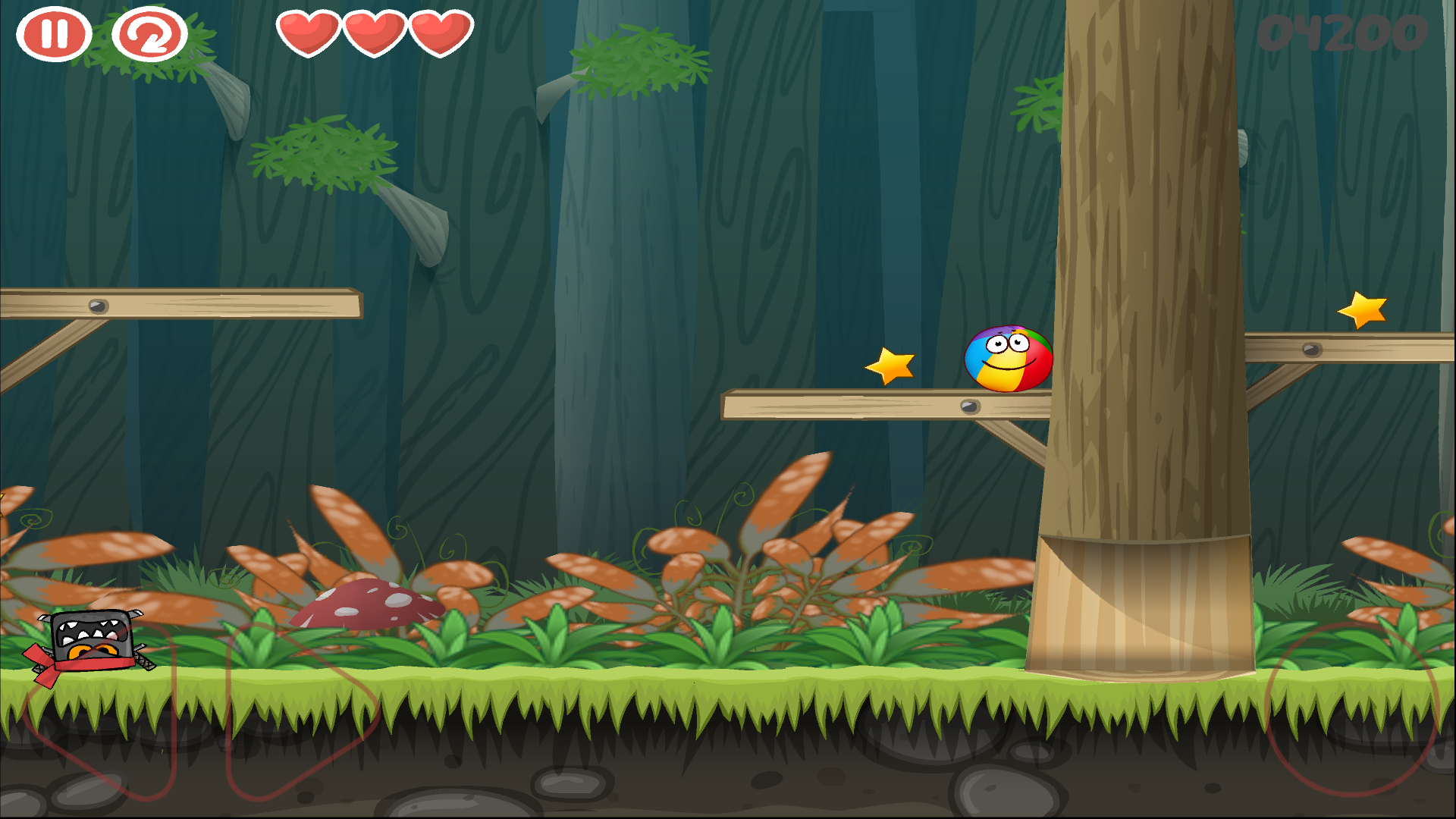Click the pause button
Viewport: 1456px width, 819px height.
53,34
